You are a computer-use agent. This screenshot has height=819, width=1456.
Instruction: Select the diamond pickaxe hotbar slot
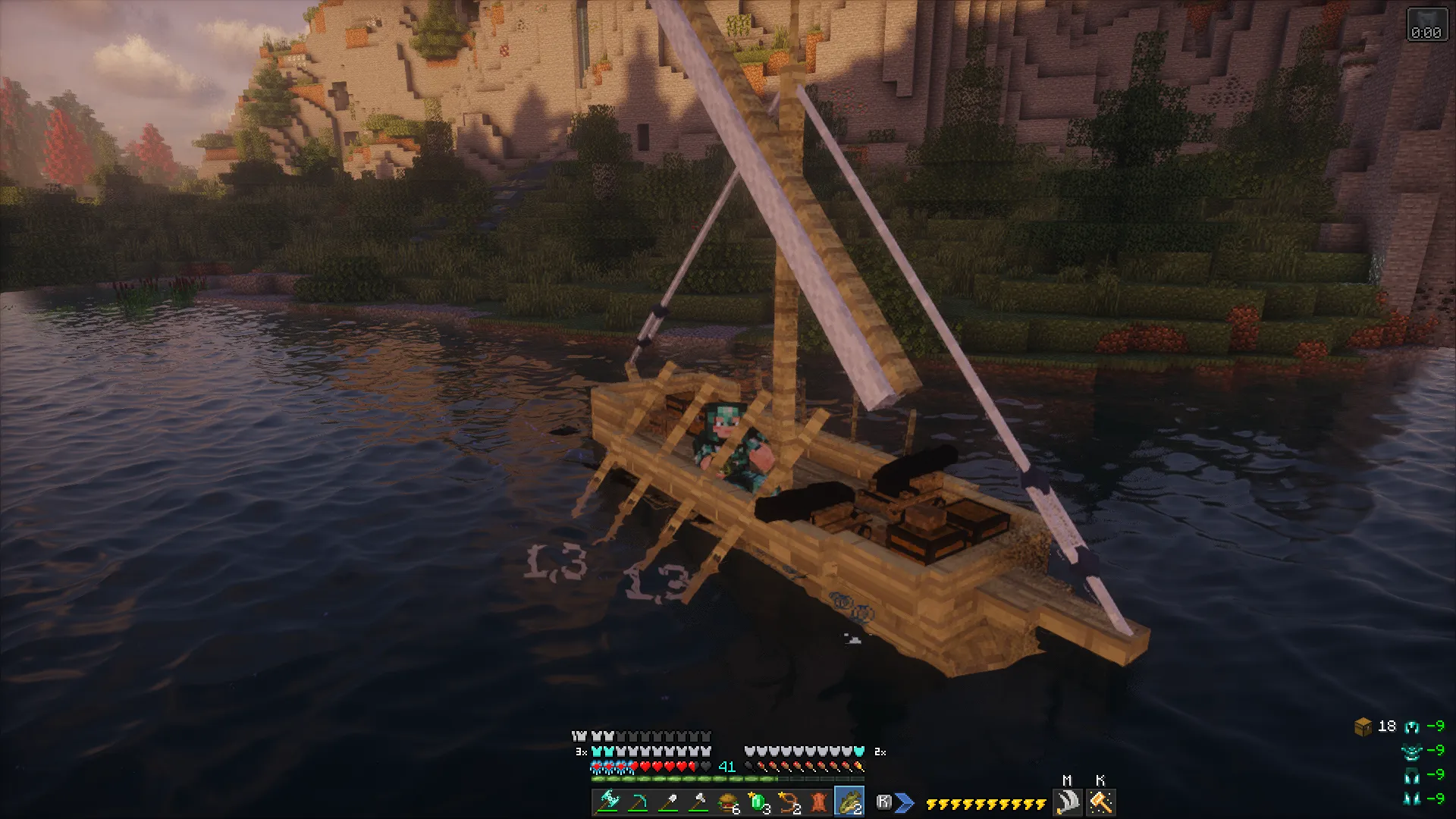(637, 802)
